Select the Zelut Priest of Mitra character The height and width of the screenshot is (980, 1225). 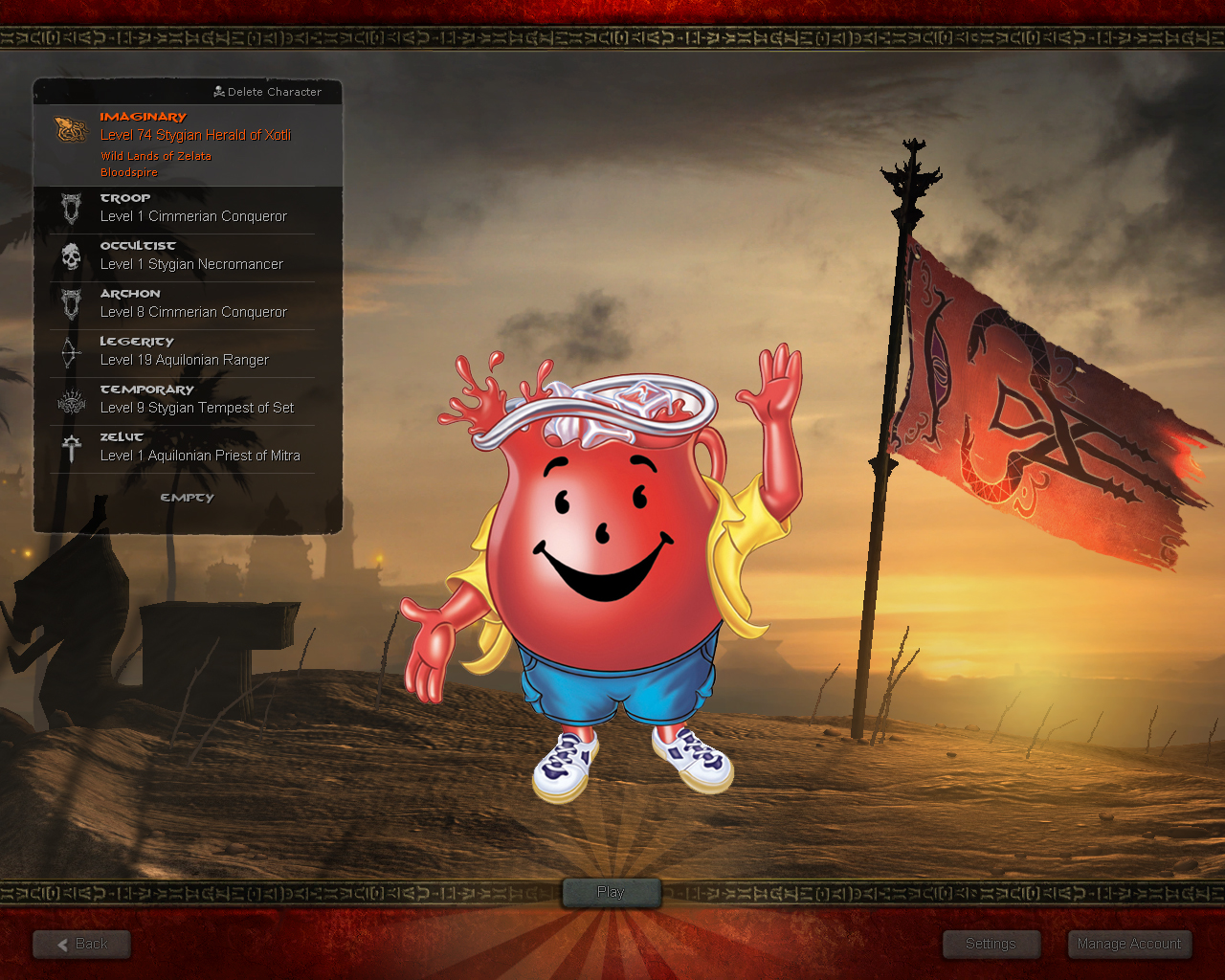pos(187,448)
